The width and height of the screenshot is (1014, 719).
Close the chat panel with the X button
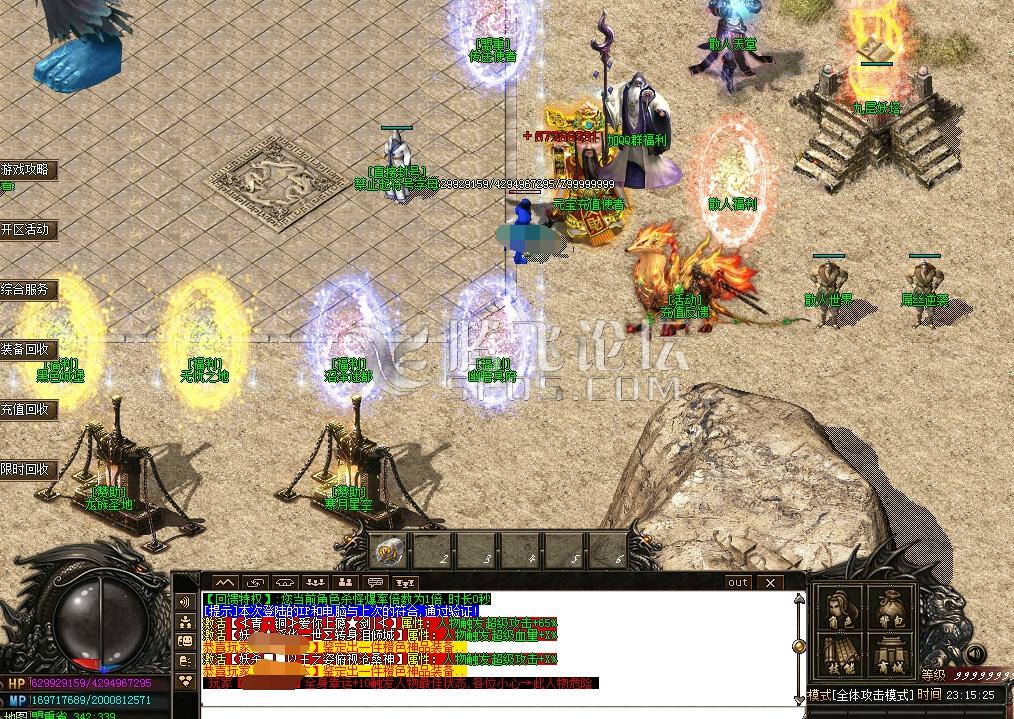point(768,582)
